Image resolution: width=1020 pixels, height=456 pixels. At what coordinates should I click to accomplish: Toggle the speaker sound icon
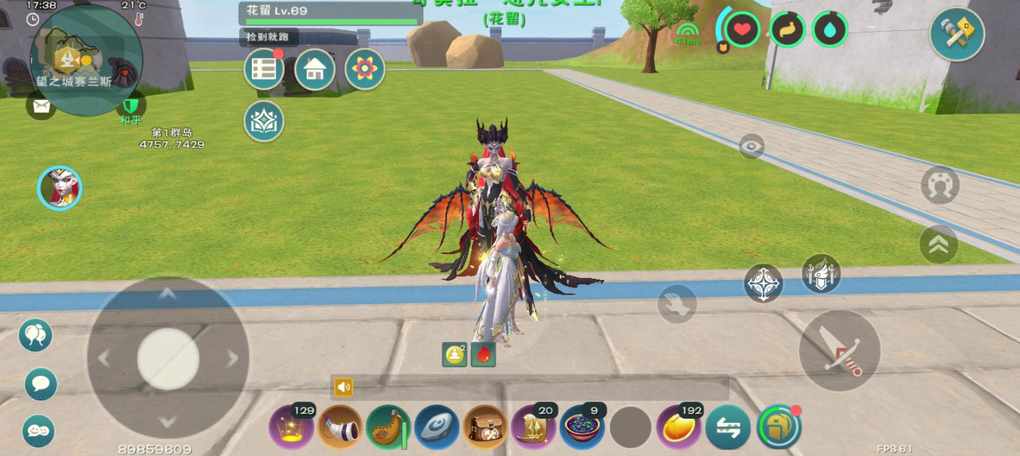(x=344, y=387)
